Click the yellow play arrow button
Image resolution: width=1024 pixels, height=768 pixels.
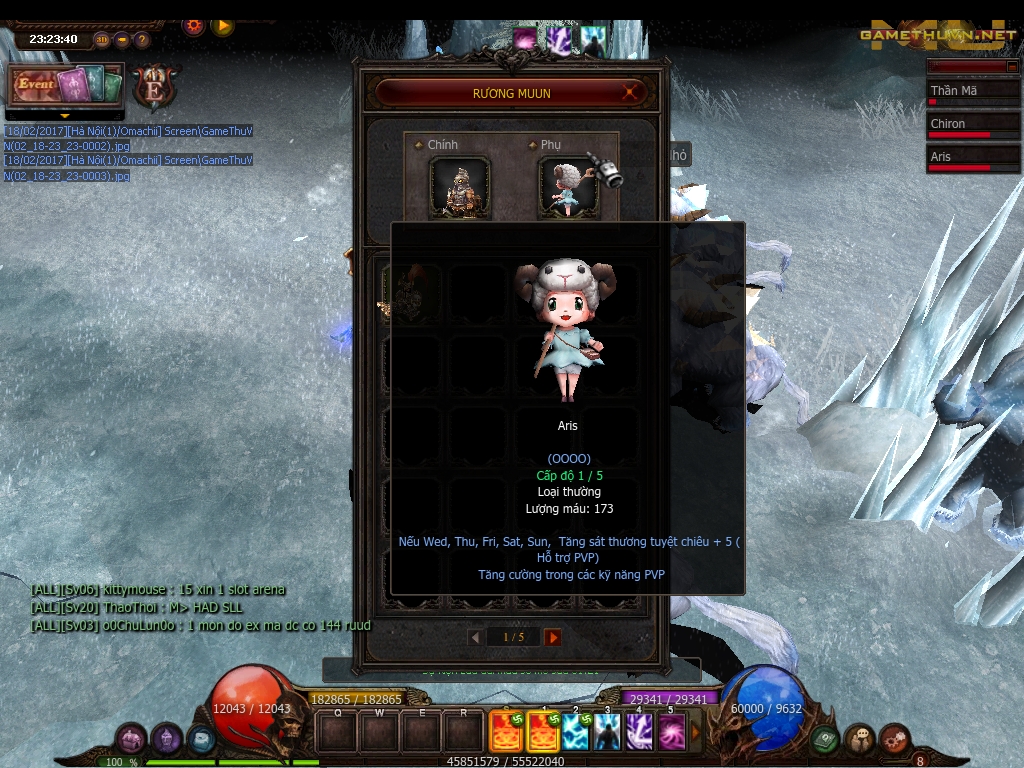coord(222,25)
